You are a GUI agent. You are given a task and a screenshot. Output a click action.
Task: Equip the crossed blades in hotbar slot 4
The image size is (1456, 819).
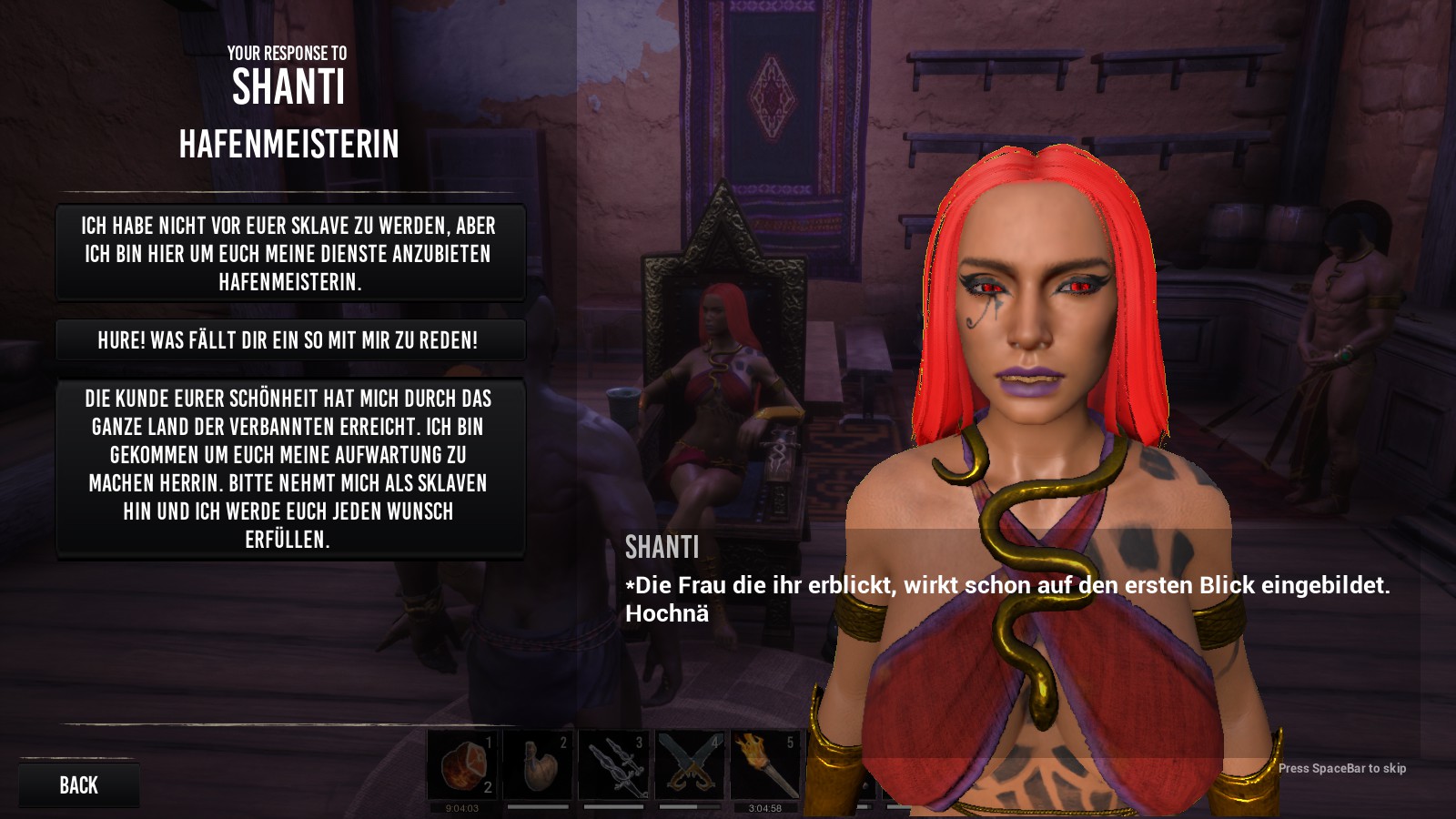tap(689, 765)
